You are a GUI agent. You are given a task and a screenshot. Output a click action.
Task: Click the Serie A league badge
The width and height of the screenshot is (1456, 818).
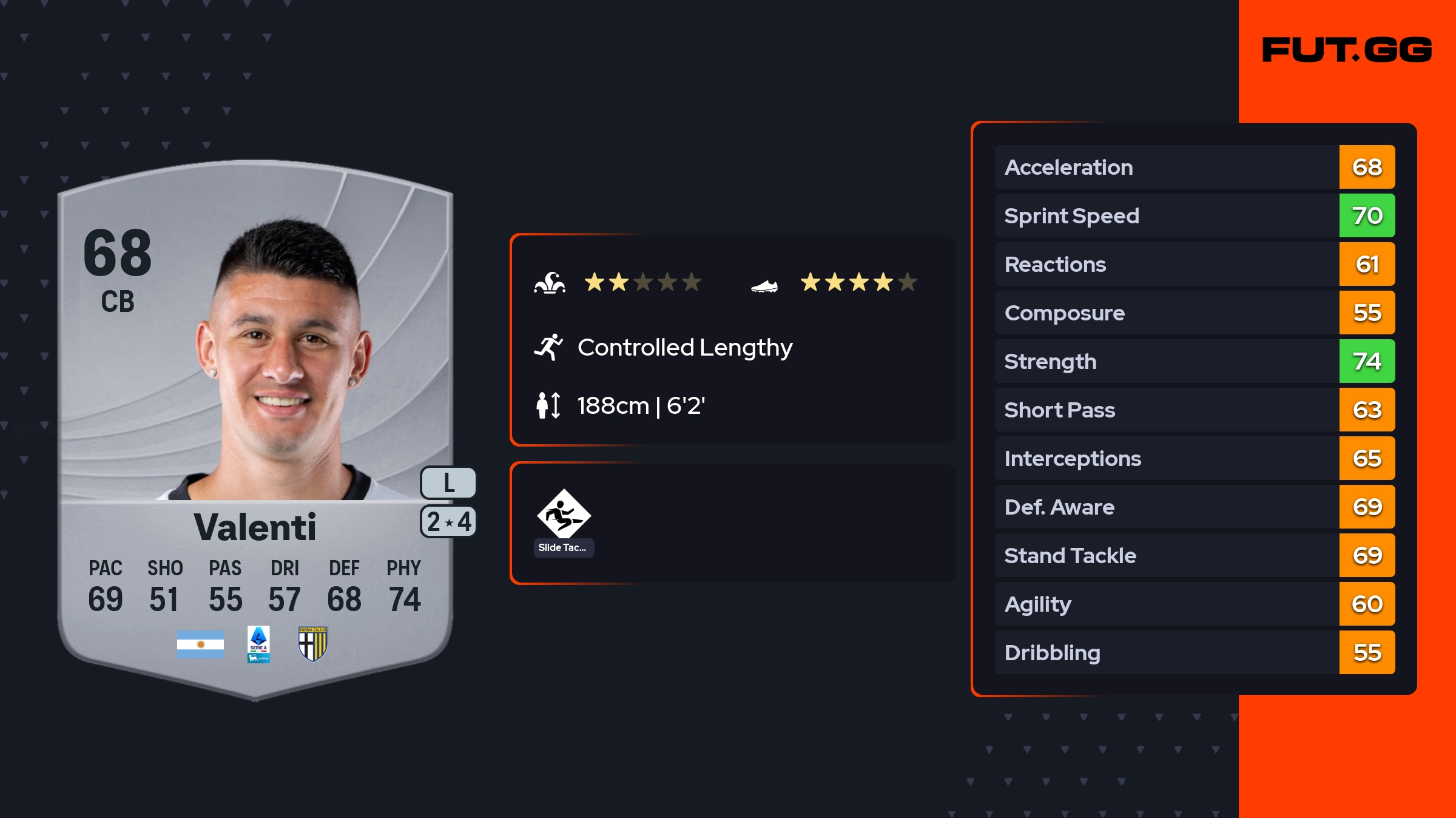(258, 644)
